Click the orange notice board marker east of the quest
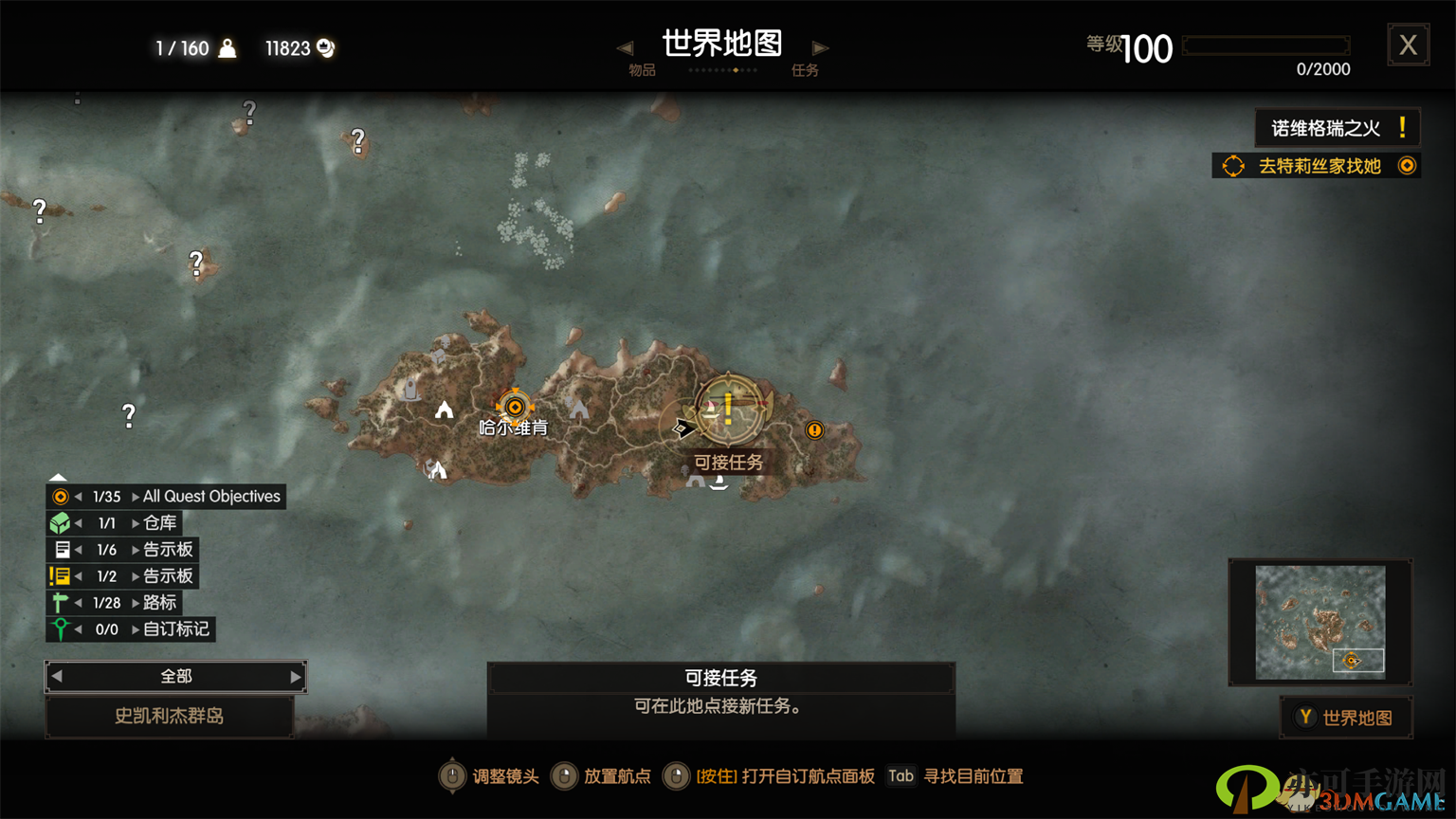Screen dimensions: 1456x819 (813, 430)
